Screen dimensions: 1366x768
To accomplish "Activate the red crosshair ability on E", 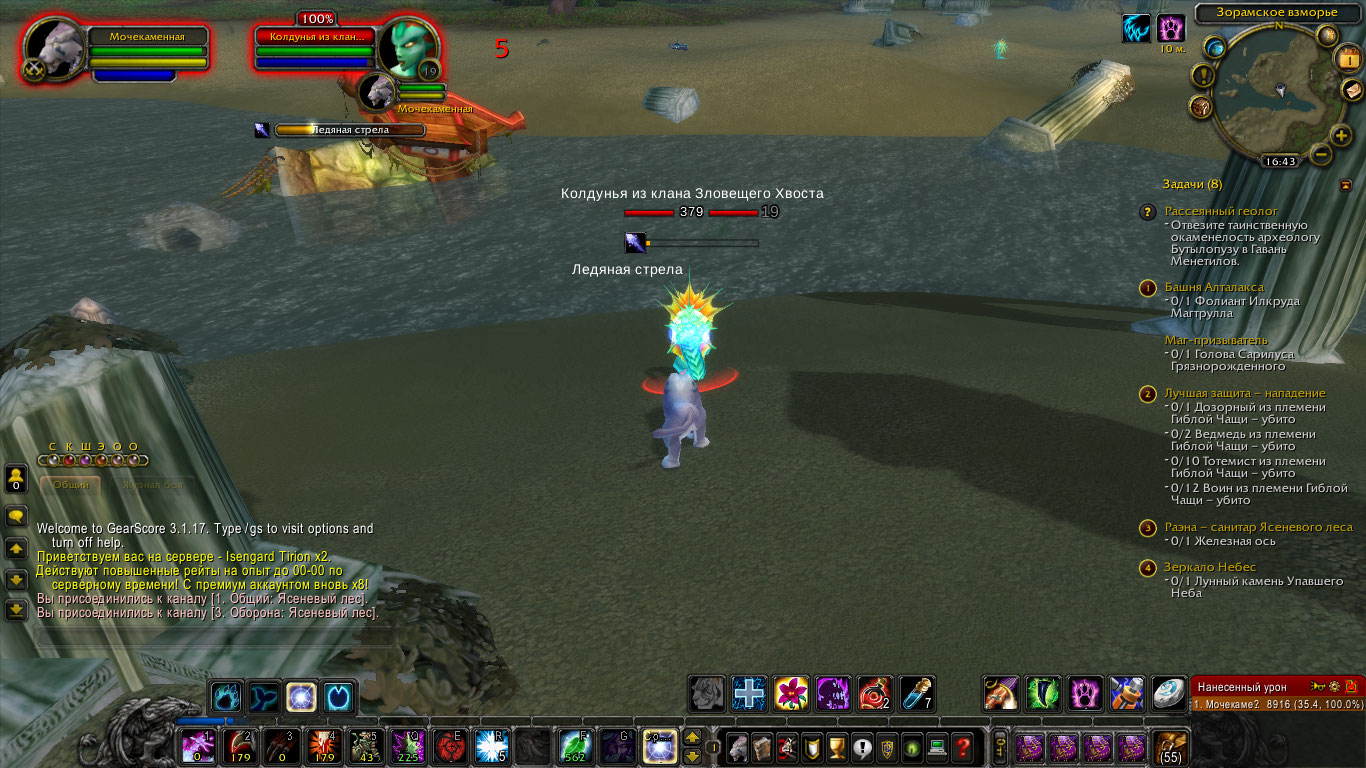I will coord(448,746).
